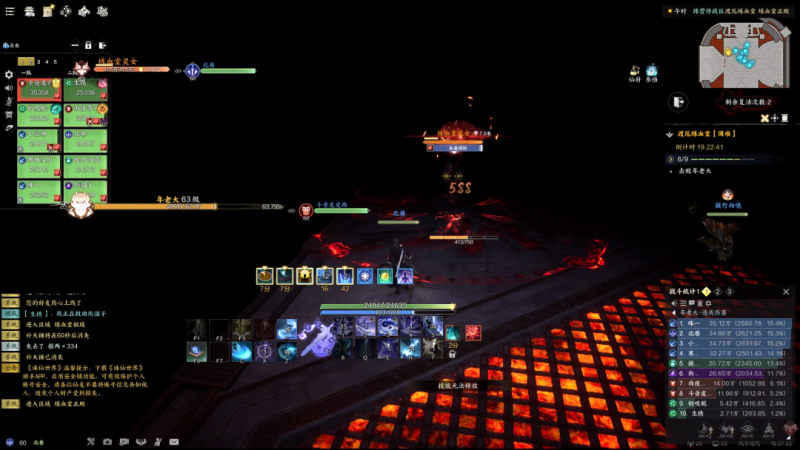This screenshot has height=450, width=800.
Task: Open the hamburger main menu
Action: tap(10, 11)
